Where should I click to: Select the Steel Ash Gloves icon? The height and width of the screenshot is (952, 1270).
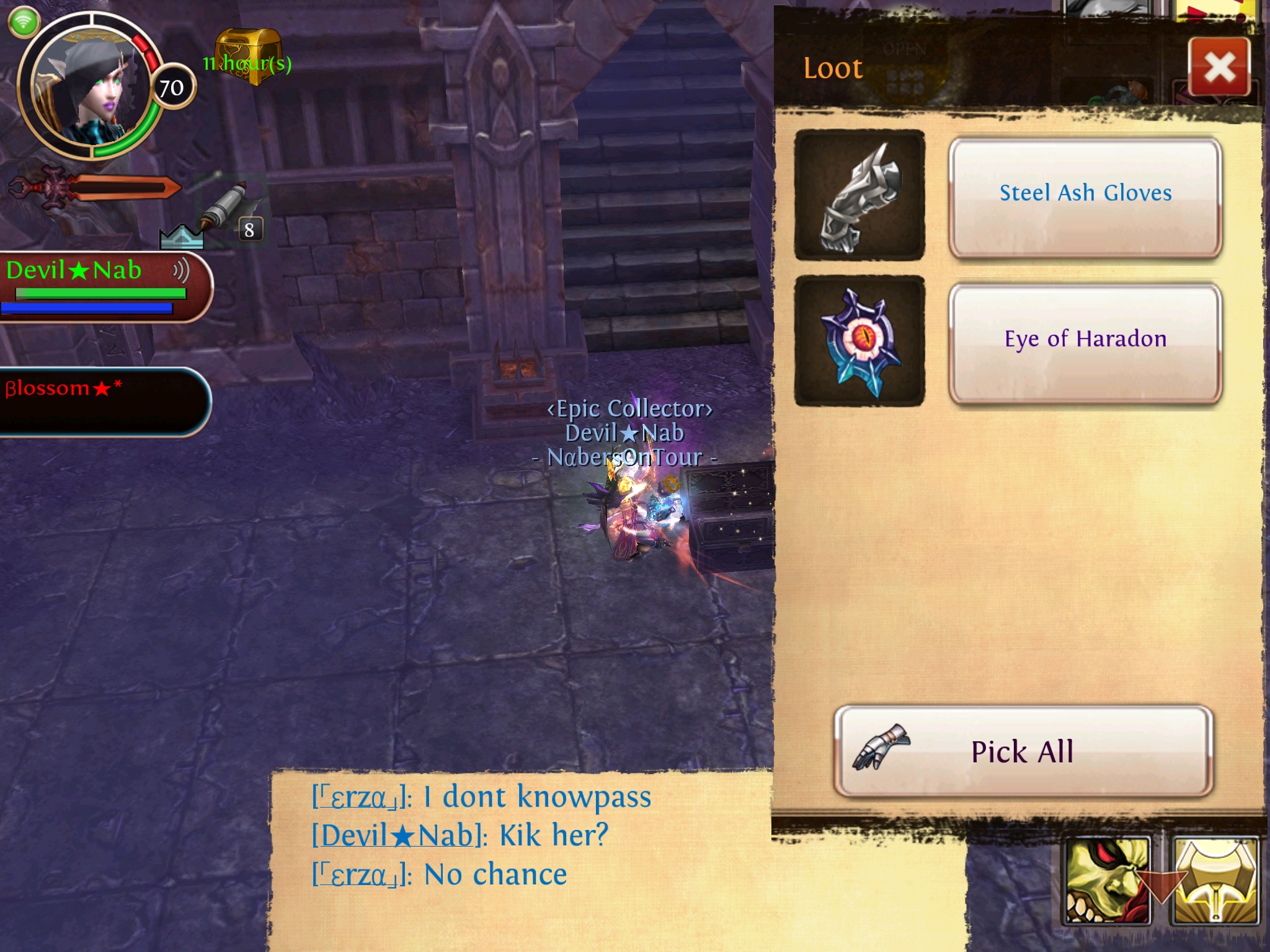[x=859, y=195]
